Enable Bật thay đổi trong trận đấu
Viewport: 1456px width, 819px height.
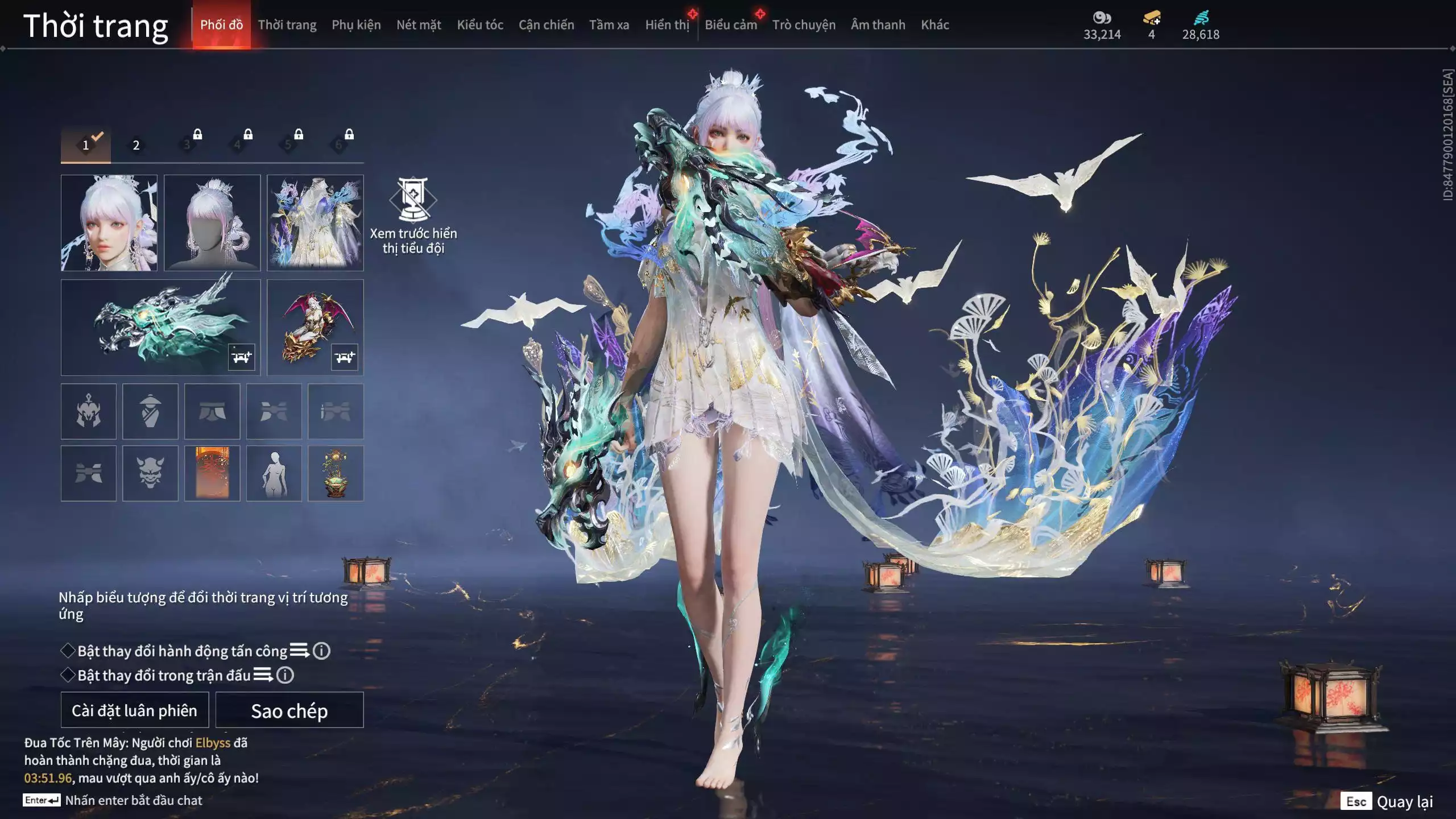[x=68, y=675]
